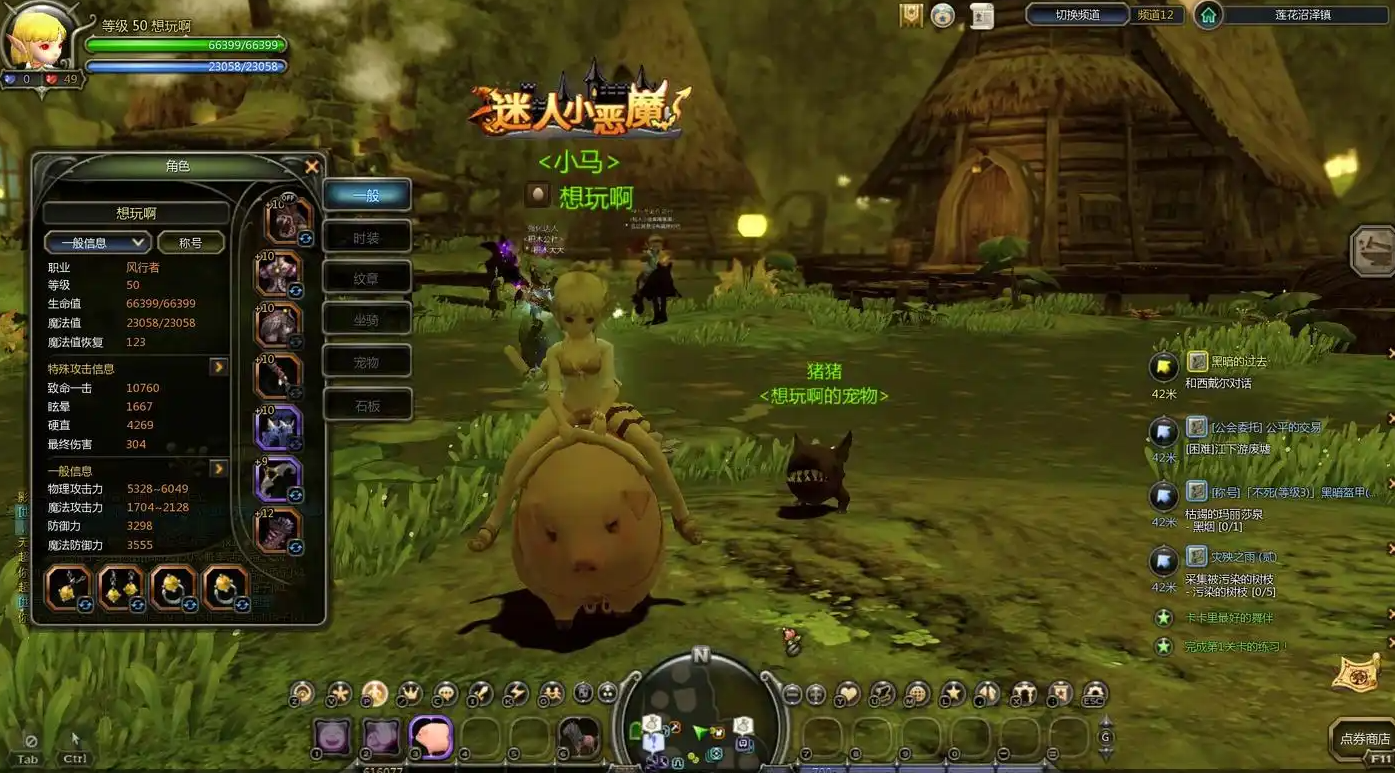
Task: Open the 坐骑 mount tab
Action: 367,320
